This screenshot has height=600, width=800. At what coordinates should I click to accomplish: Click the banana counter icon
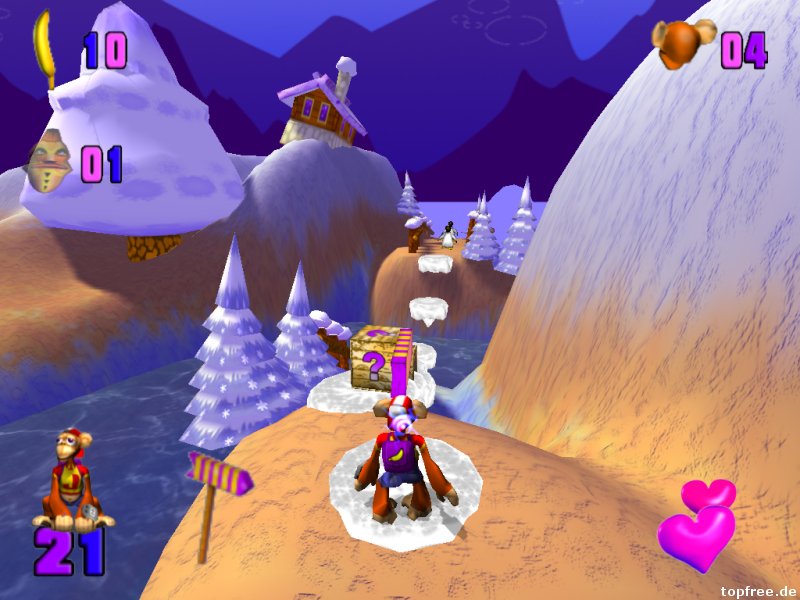[x=45, y=46]
